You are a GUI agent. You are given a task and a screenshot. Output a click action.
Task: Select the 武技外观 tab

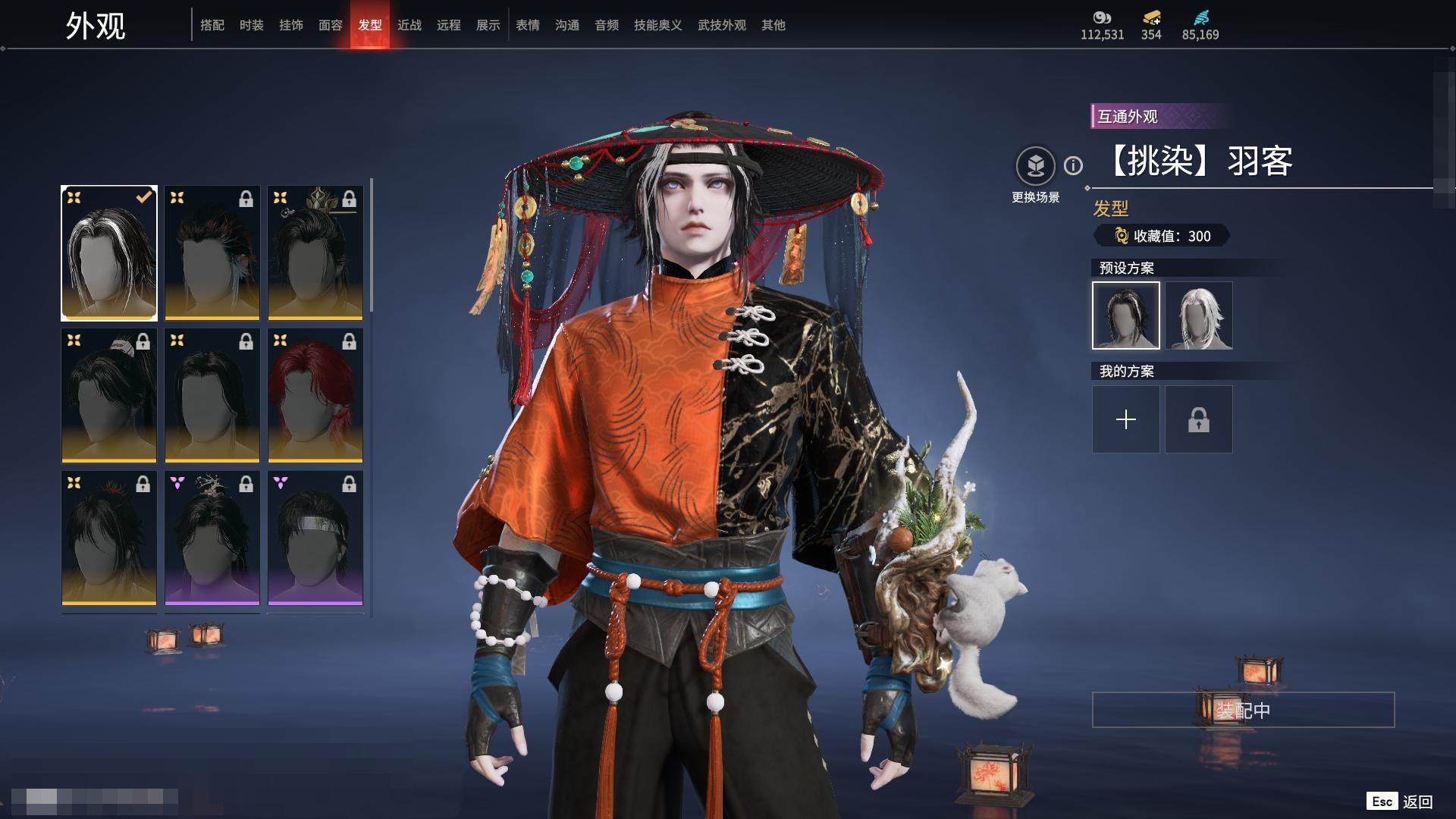pyautogui.click(x=721, y=25)
